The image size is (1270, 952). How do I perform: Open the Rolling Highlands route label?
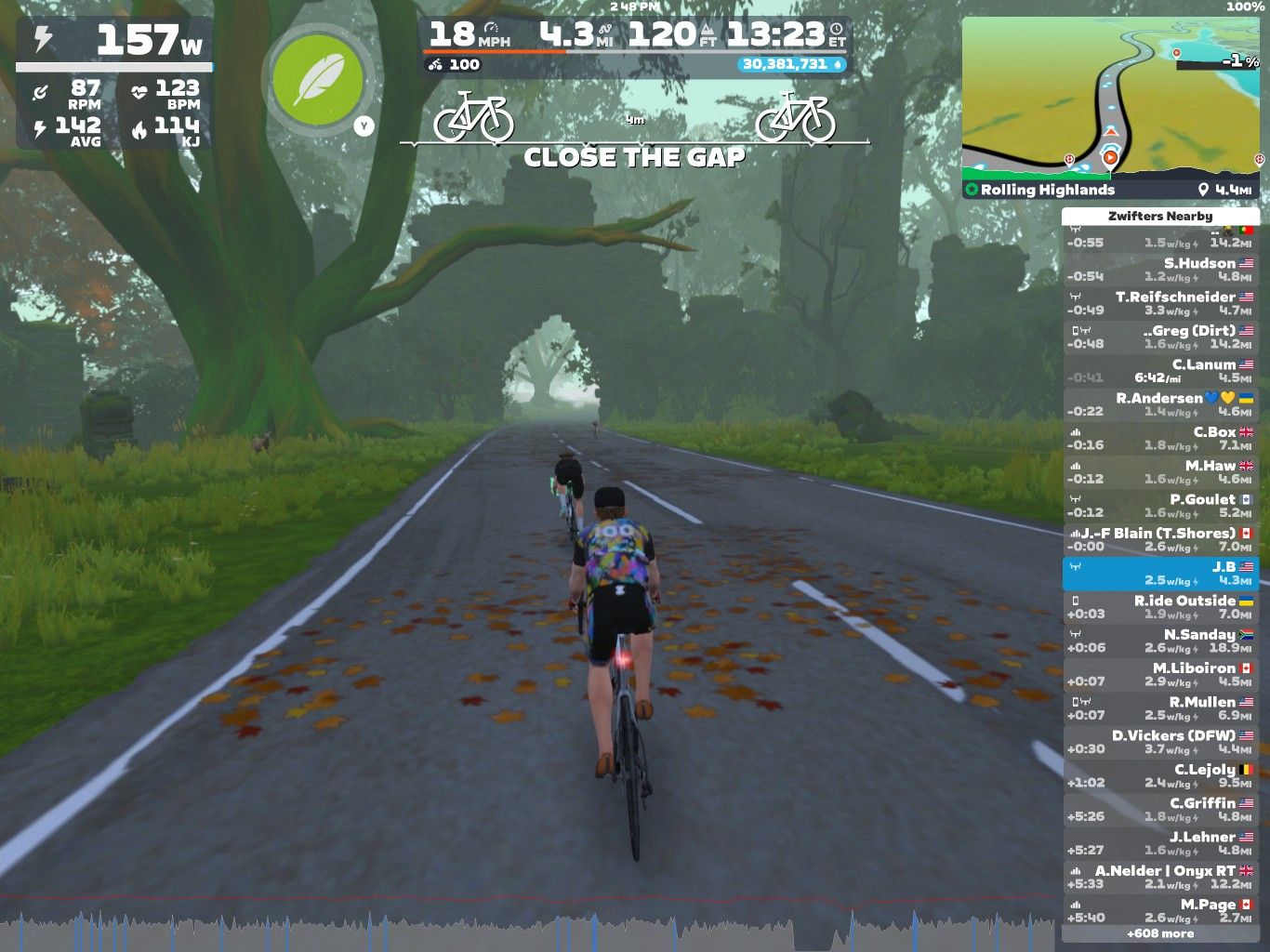click(x=1047, y=190)
